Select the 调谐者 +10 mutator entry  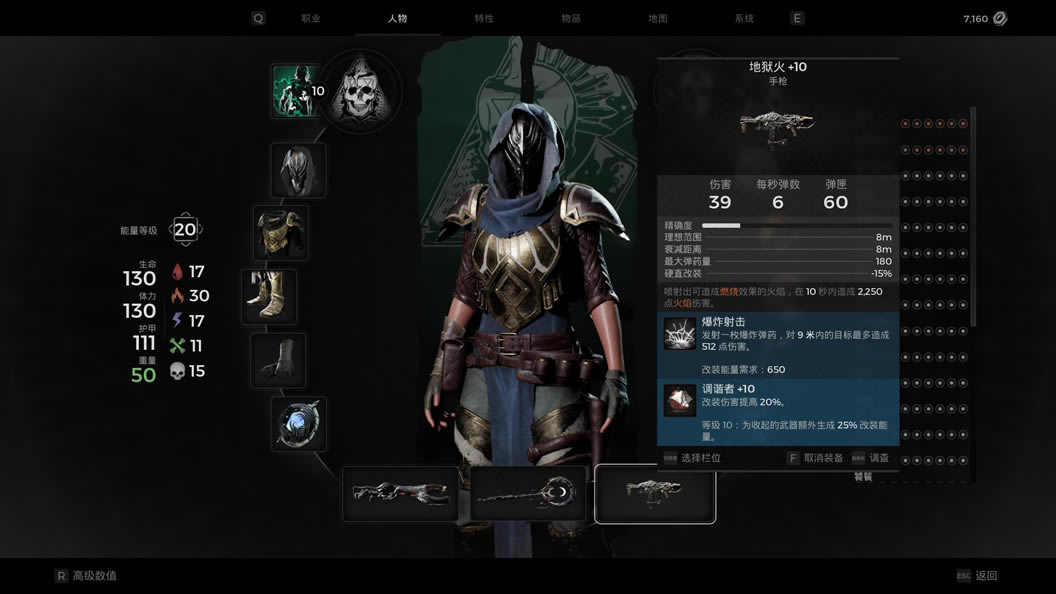[x=778, y=411]
